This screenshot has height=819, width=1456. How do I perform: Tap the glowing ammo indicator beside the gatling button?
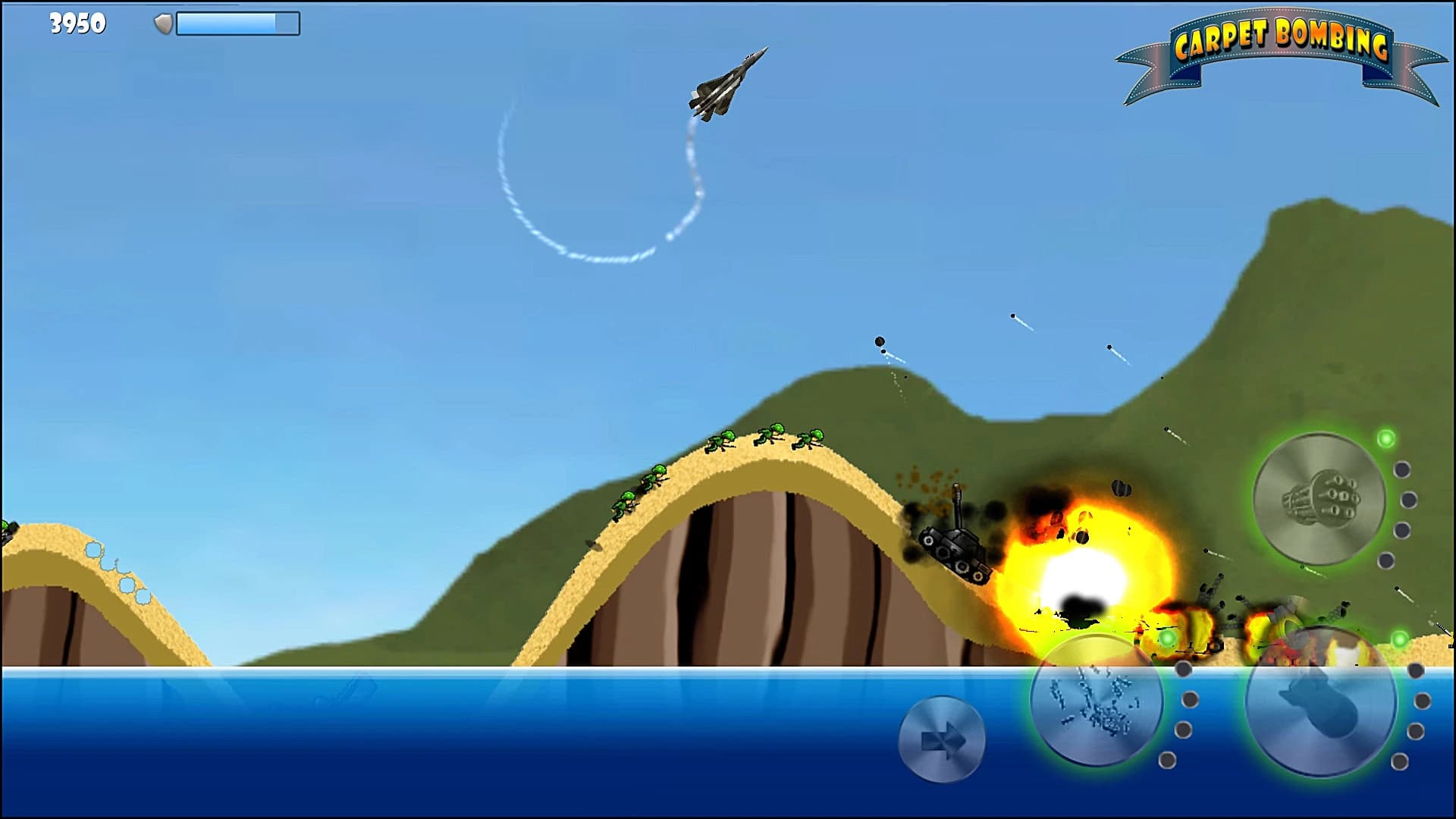pos(1385,438)
